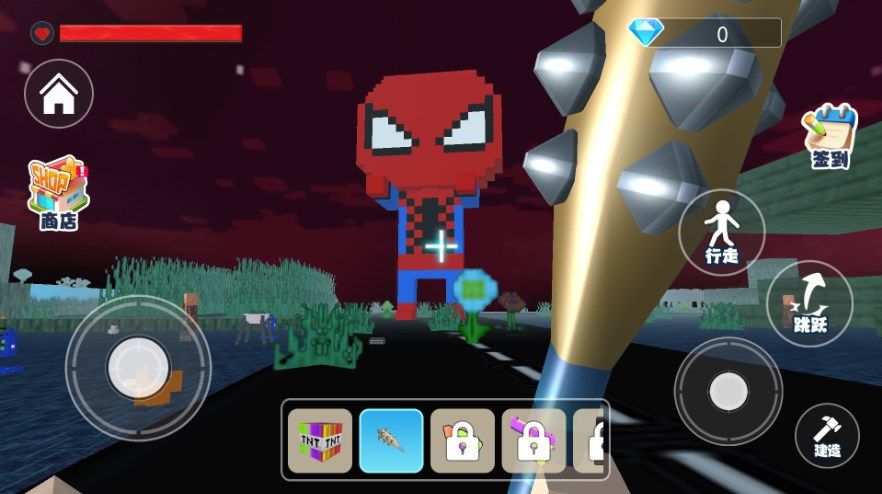Screen dimensions: 882x494
Task: Open the daily sign-in (签到) calendar
Action: pos(830,137)
